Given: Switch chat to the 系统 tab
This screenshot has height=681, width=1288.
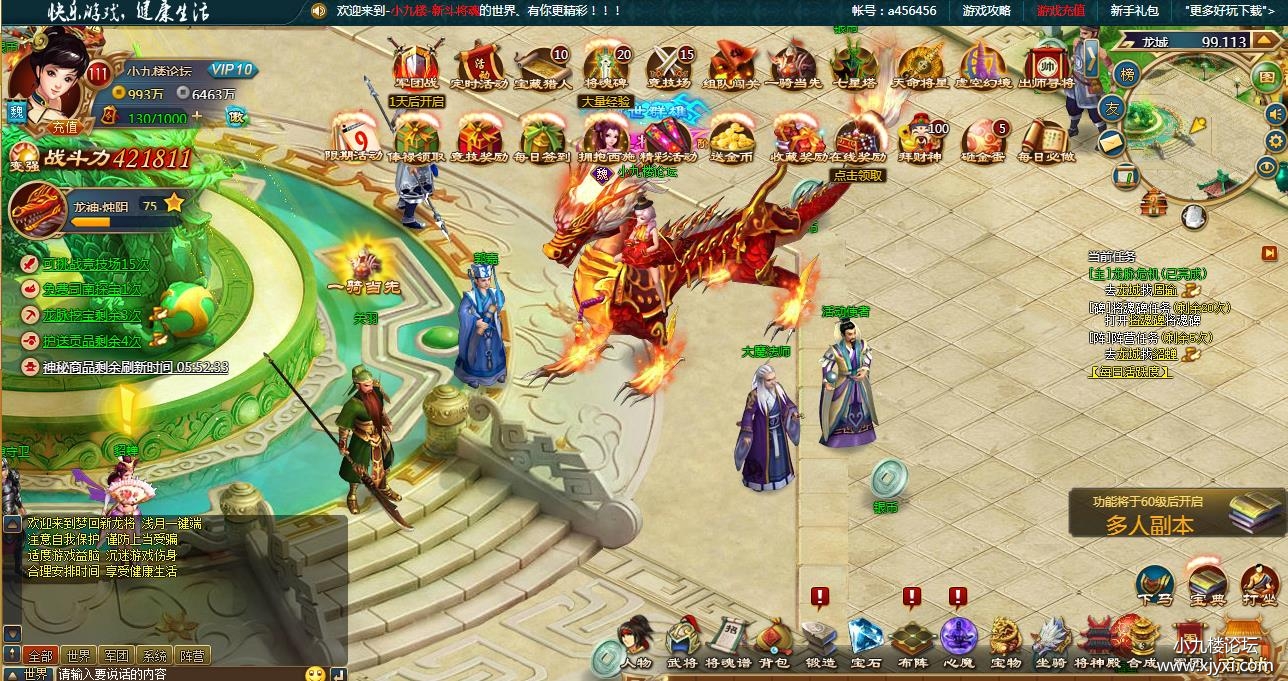Looking at the screenshot, I should pyautogui.click(x=154, y=656).
